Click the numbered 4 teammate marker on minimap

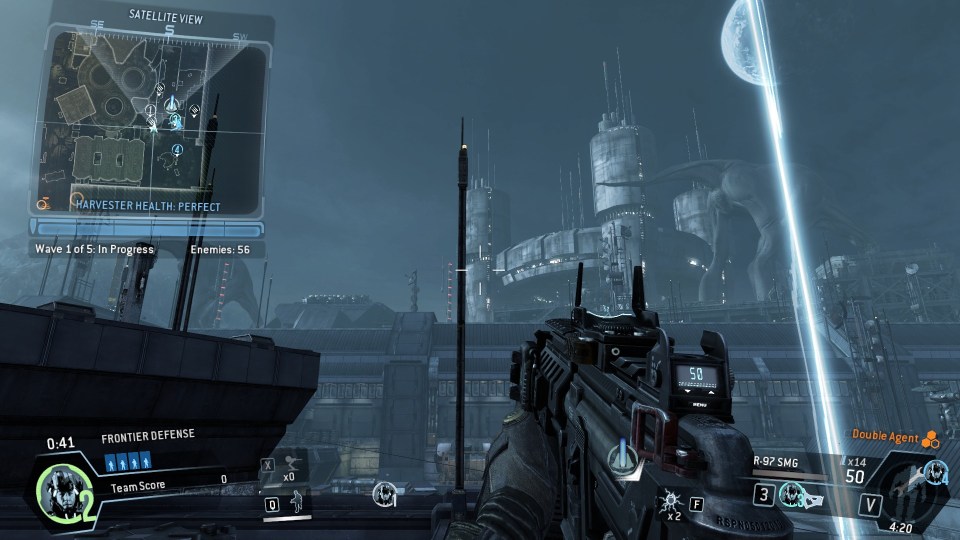(178, 151)
